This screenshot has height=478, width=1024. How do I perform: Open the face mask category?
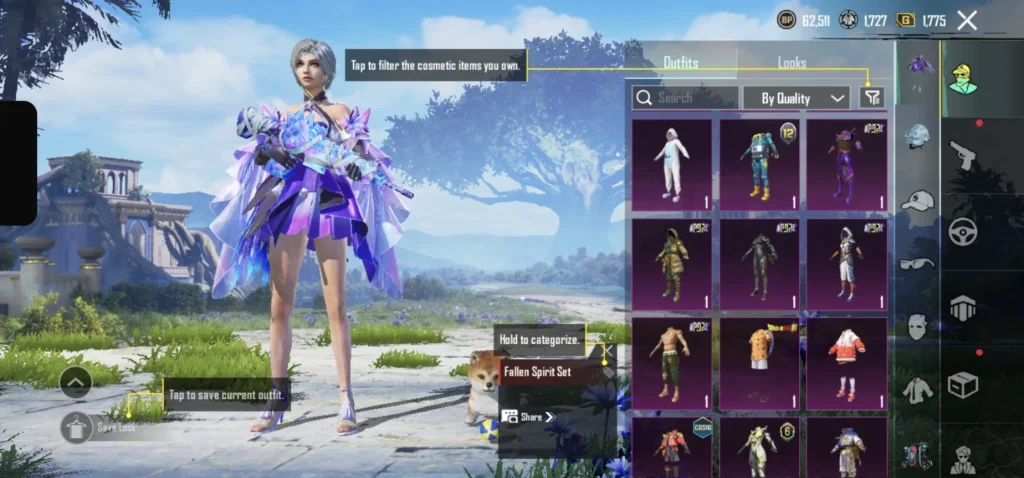916,326
